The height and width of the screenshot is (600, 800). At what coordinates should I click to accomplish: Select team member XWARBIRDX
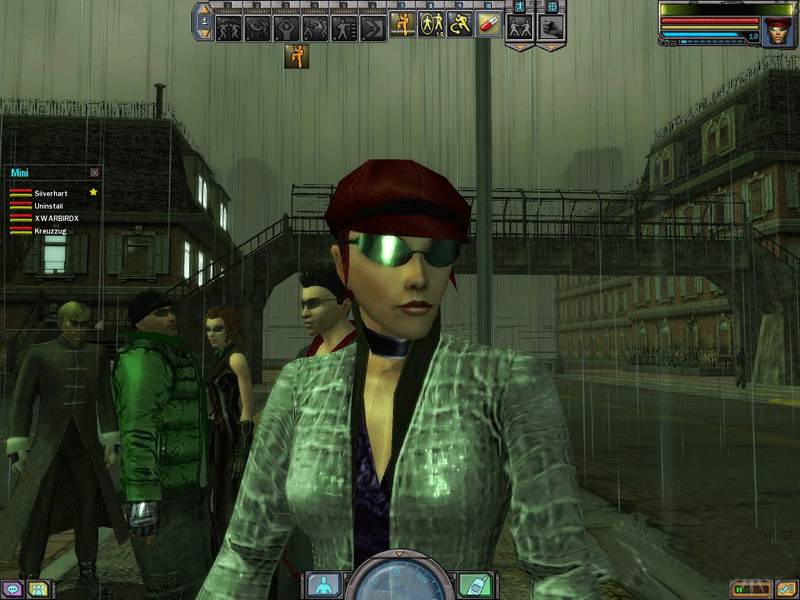(56, 217)
